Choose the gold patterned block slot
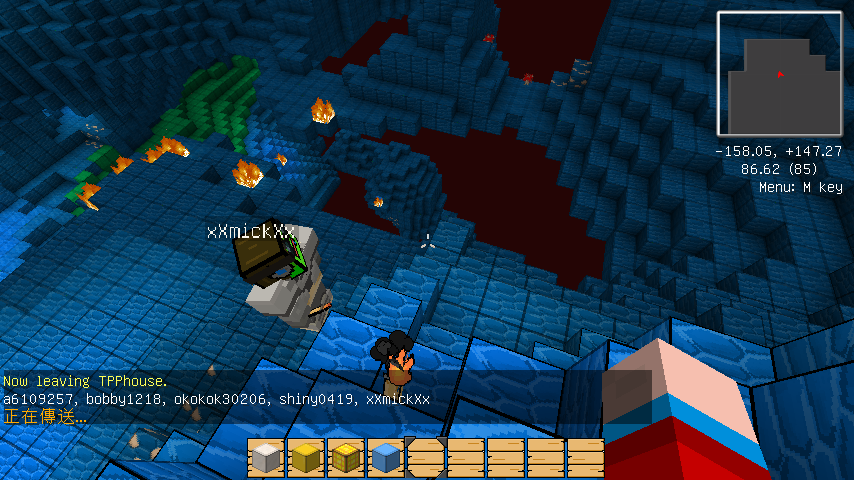The width and height of the screenshot is (854, 480). point(346,458)
